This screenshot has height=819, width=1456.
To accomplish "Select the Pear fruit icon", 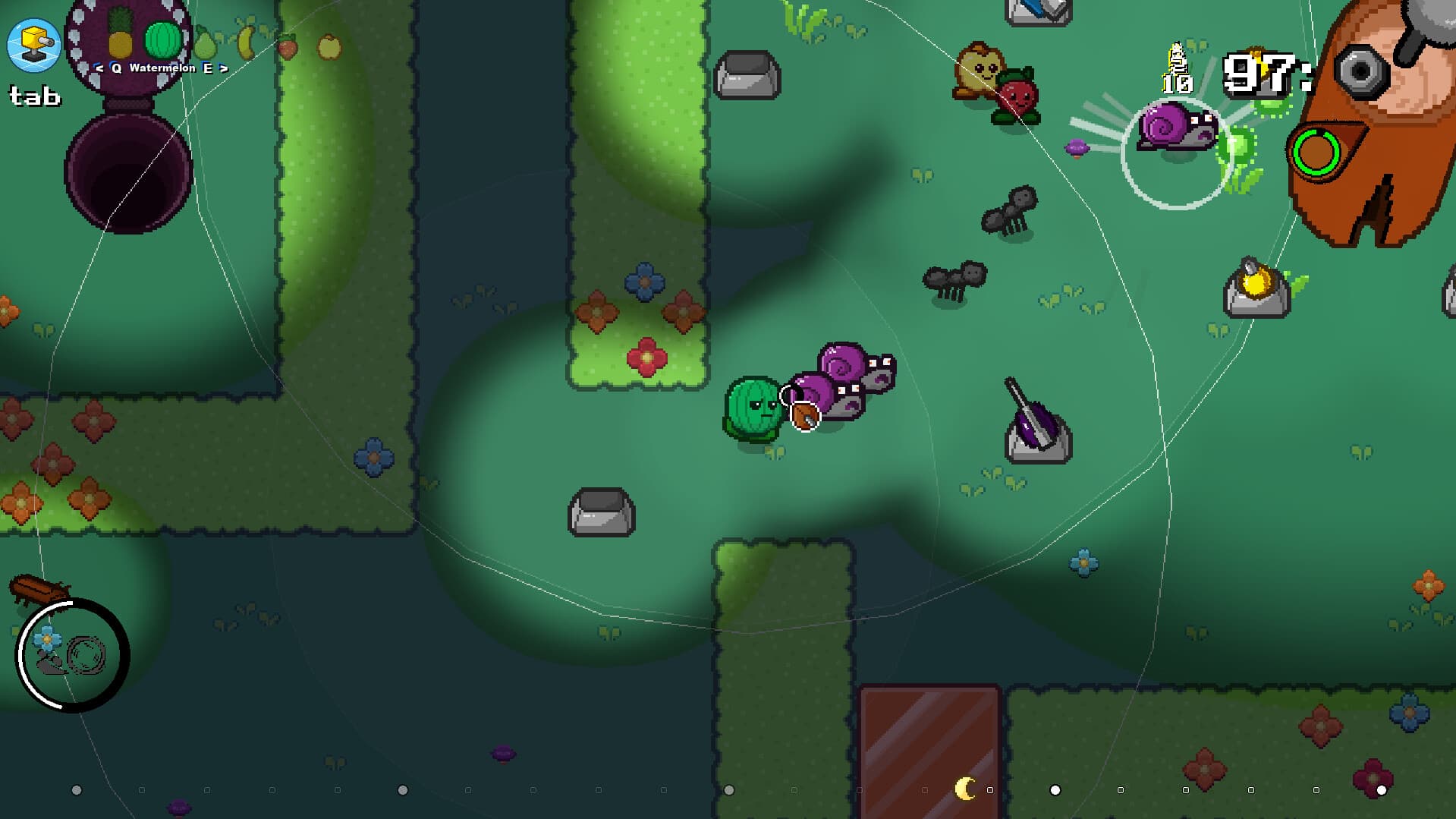I will click(x=205, y=43).
